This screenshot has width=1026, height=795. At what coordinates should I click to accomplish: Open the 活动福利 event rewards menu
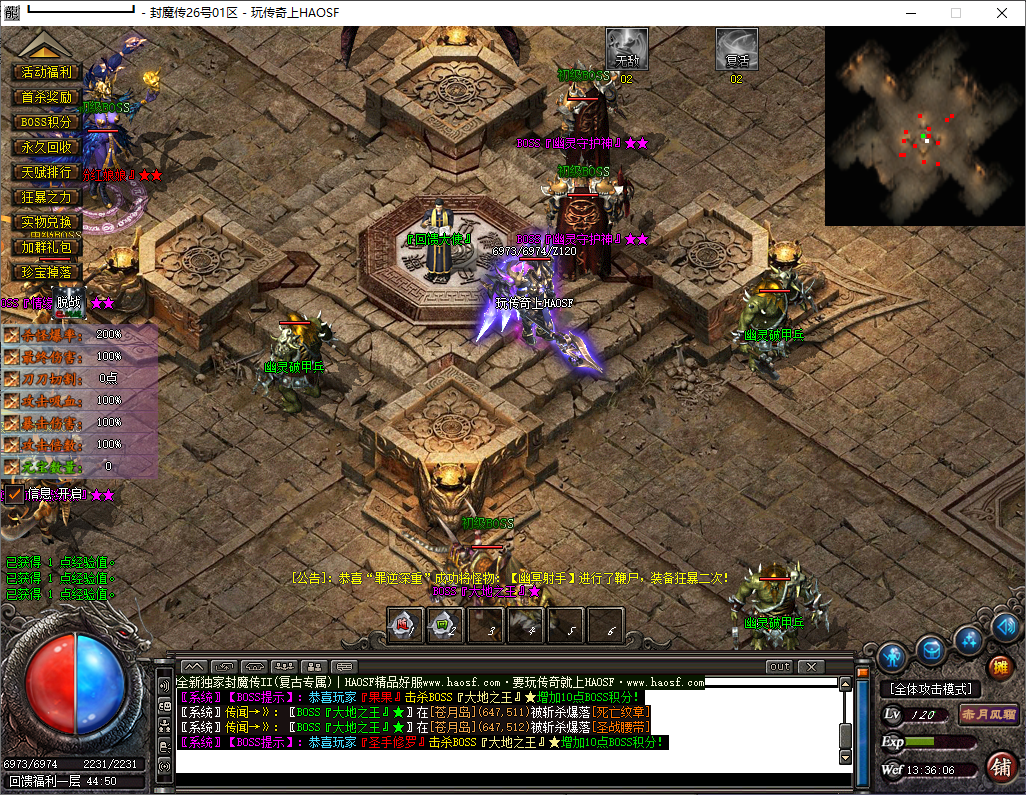point(46,72)
